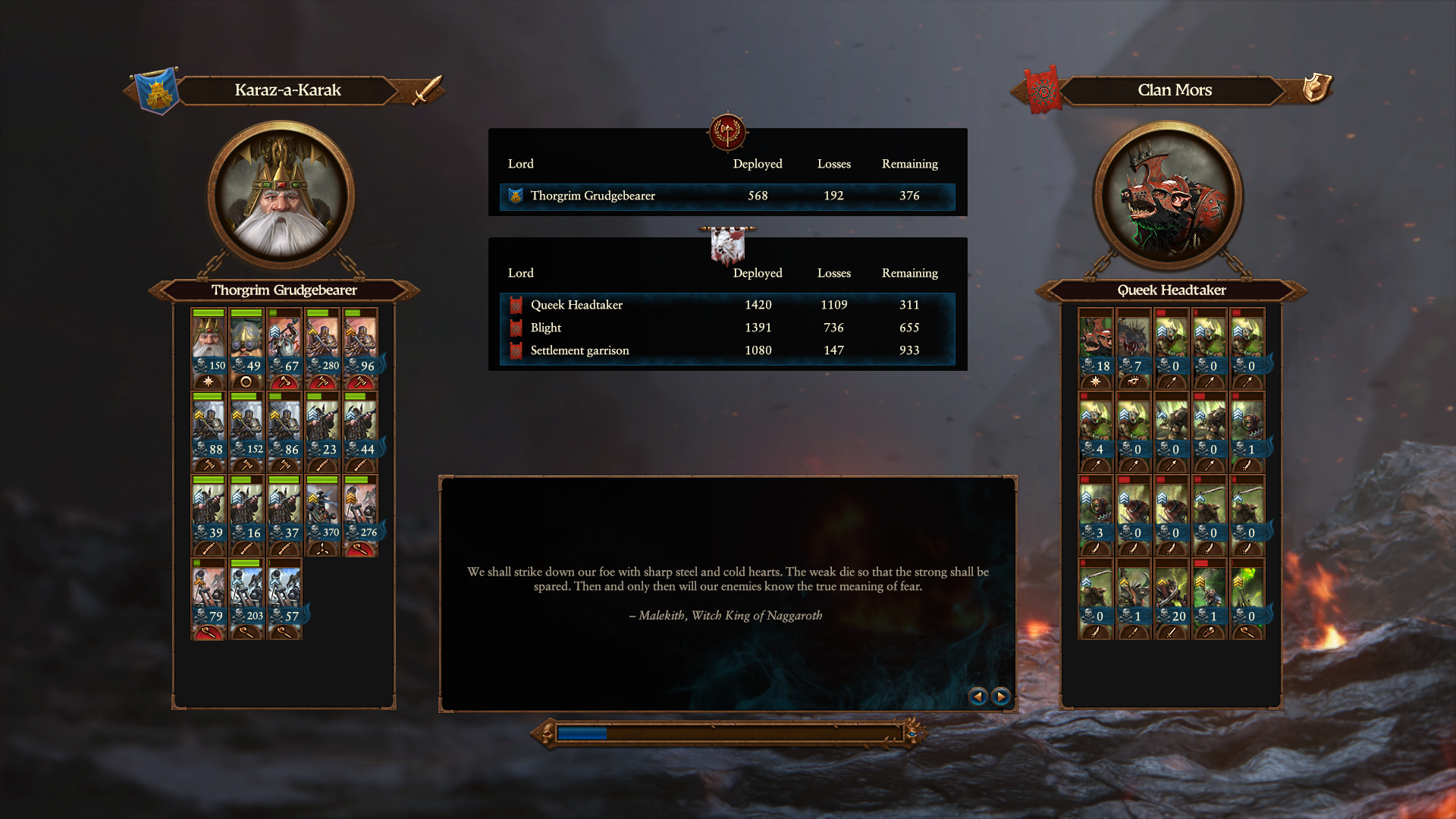This screenshot has width=1456, height=819.
Task: Show the next loading quote
Action: 1001,696
